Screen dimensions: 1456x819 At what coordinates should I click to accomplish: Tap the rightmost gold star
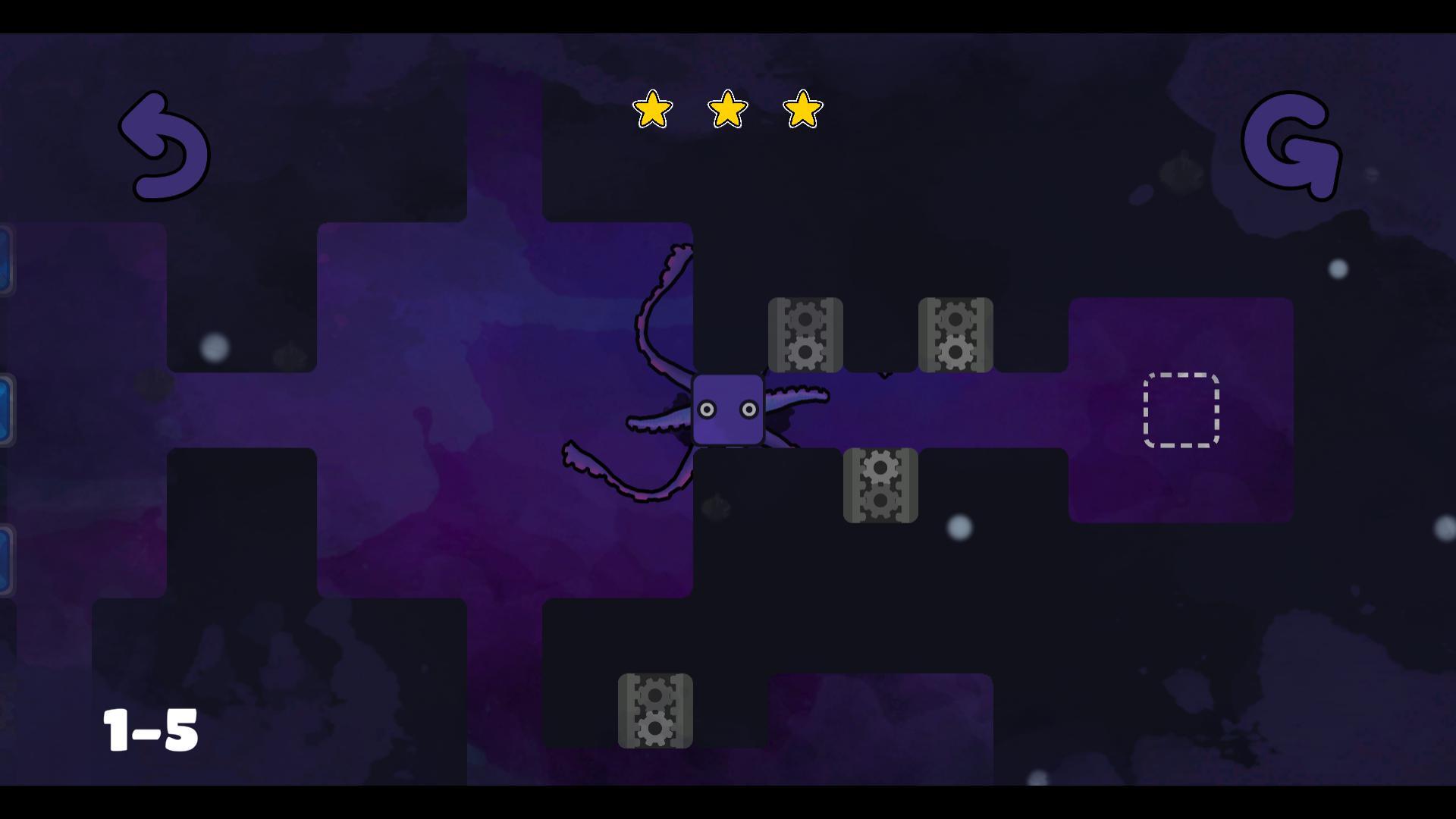pos(802,109)
